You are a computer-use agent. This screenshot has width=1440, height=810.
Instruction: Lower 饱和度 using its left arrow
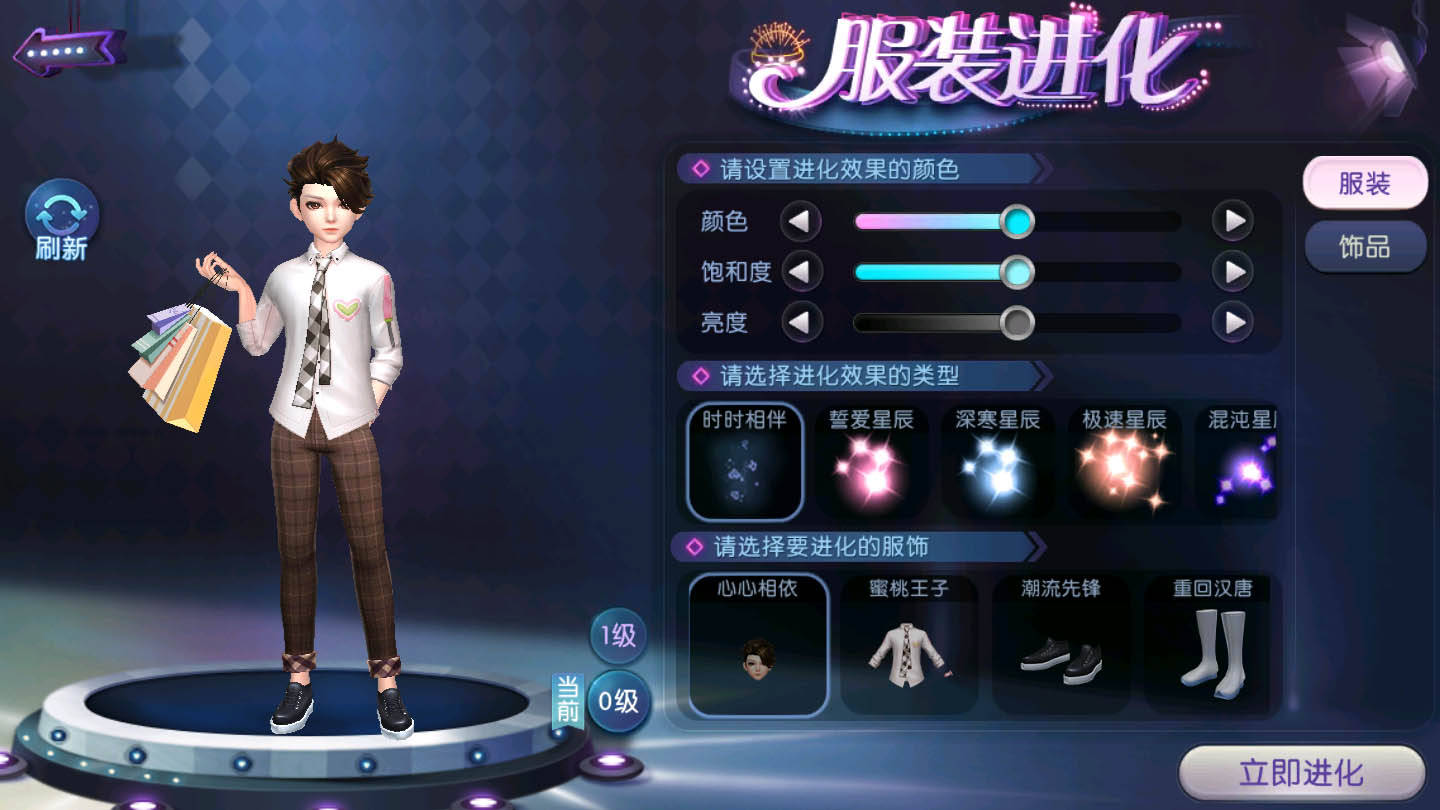[800, 271]
